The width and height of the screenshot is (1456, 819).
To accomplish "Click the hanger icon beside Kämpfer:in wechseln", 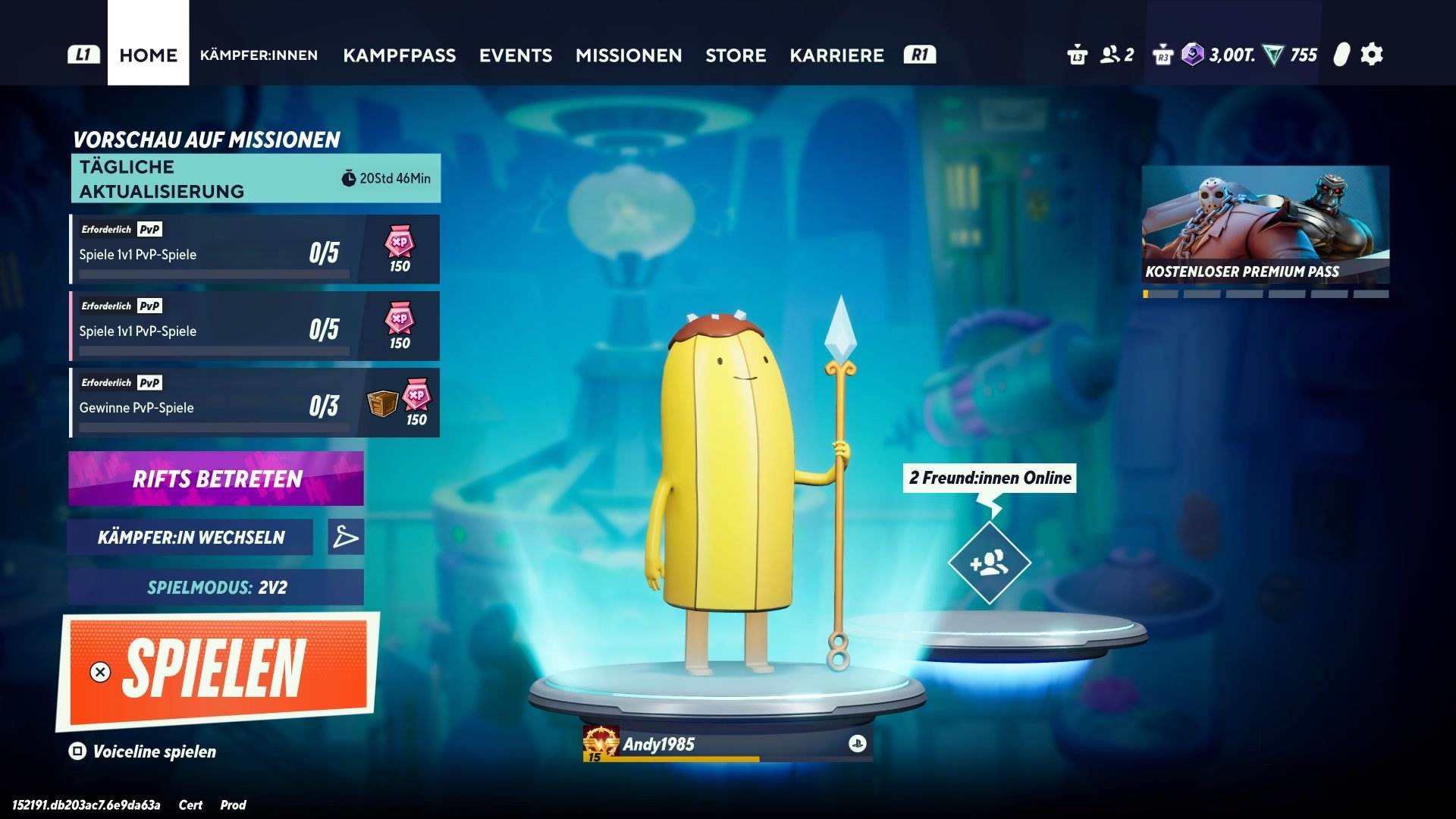I will (x=346, y=537).
